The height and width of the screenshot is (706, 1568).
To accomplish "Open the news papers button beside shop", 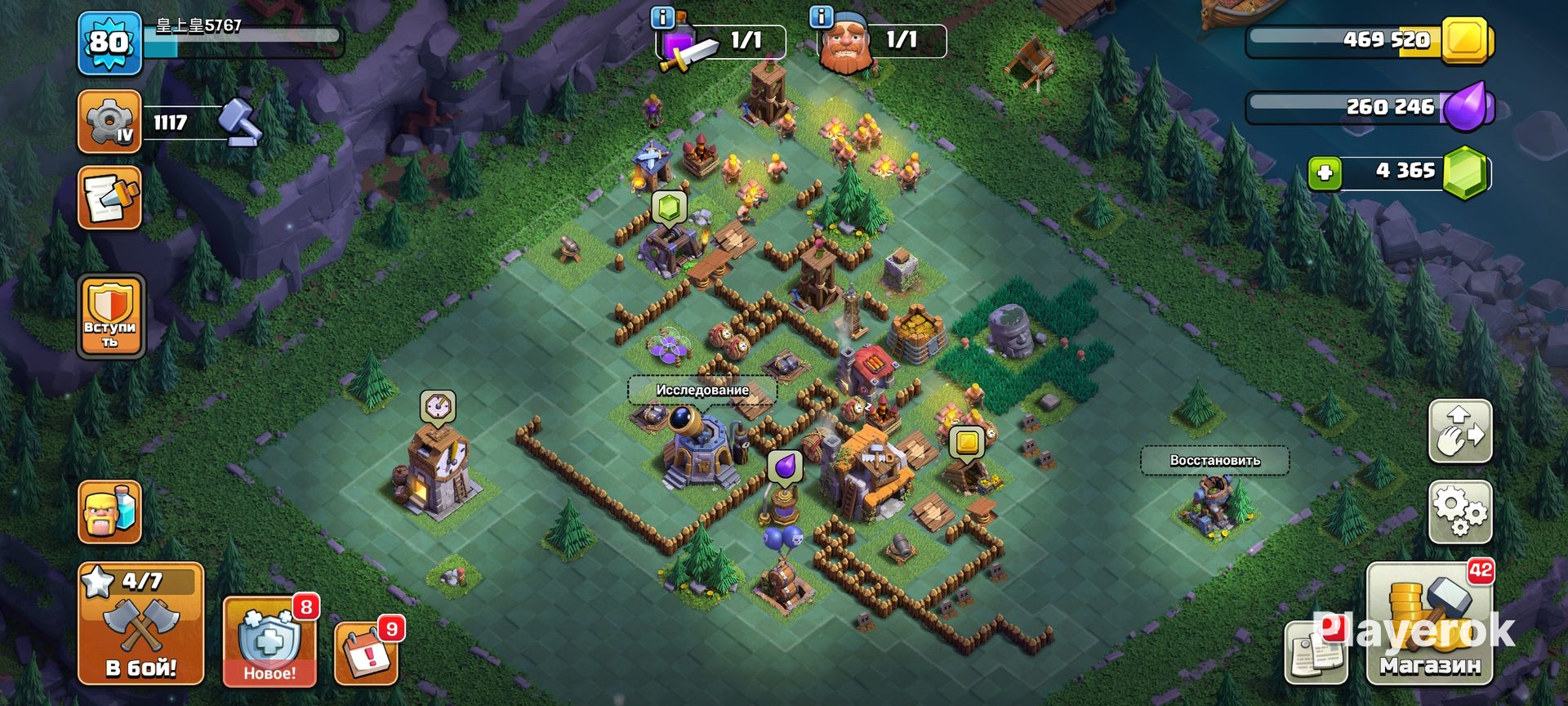I will pyautogui.click(x=1315, y=654).
